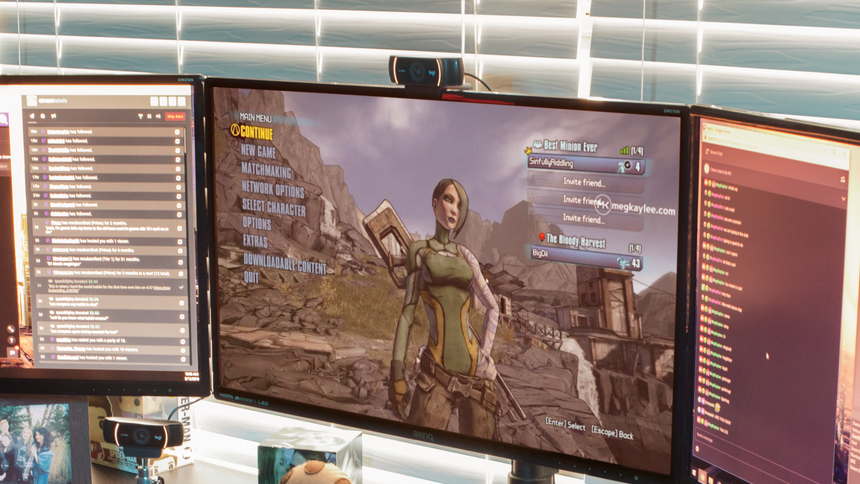
Task: Select BigDil's Bloody Harvest game row
Action: point(587,257)
